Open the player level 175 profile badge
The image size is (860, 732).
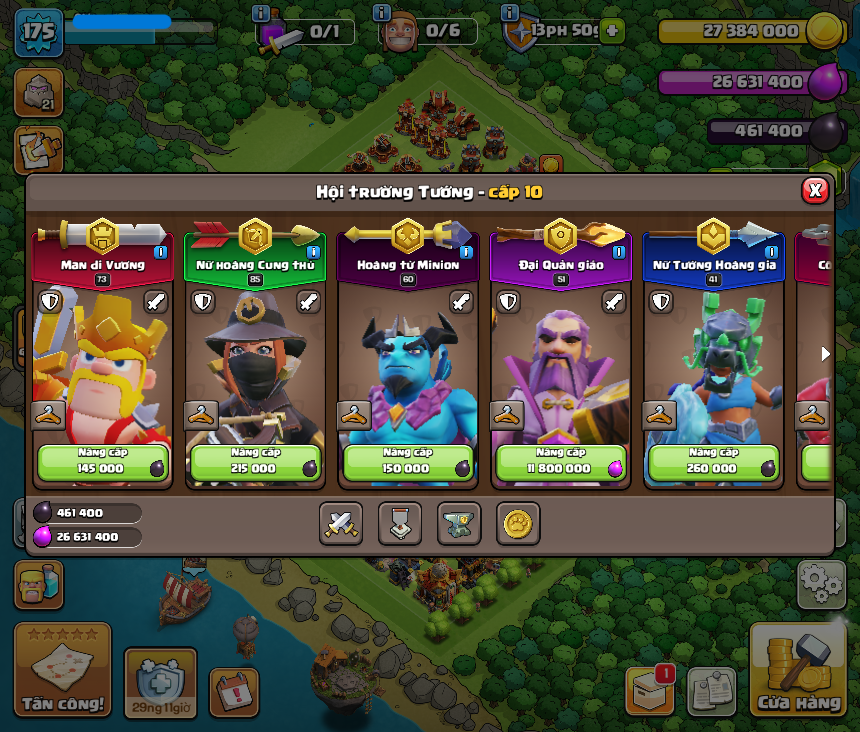[38, 31]
